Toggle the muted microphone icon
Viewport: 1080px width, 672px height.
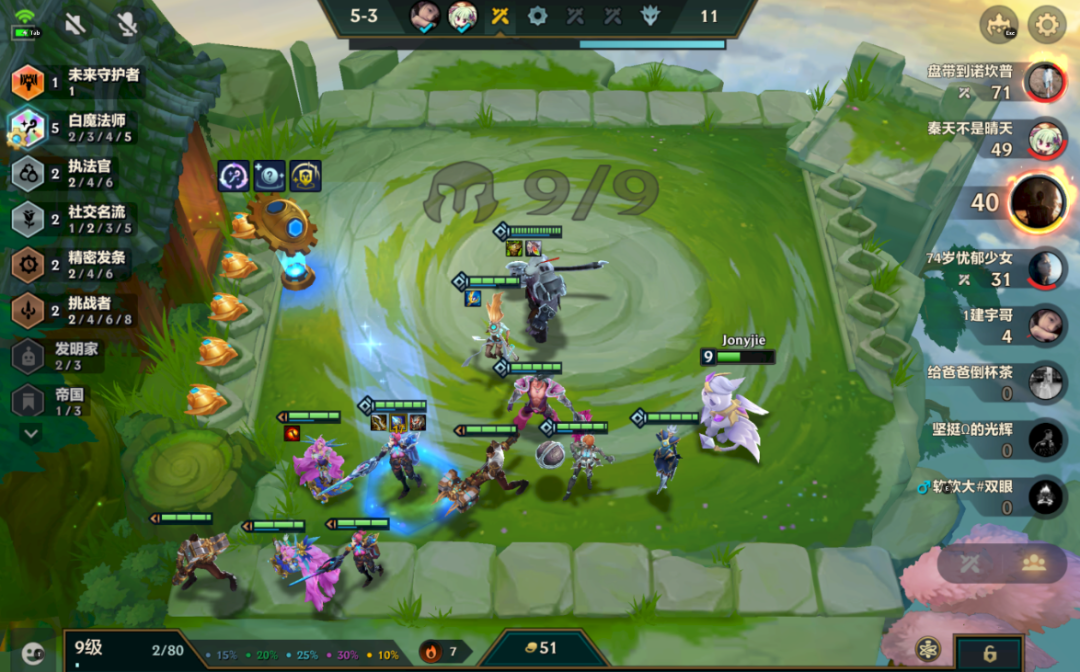pos(126,24)
